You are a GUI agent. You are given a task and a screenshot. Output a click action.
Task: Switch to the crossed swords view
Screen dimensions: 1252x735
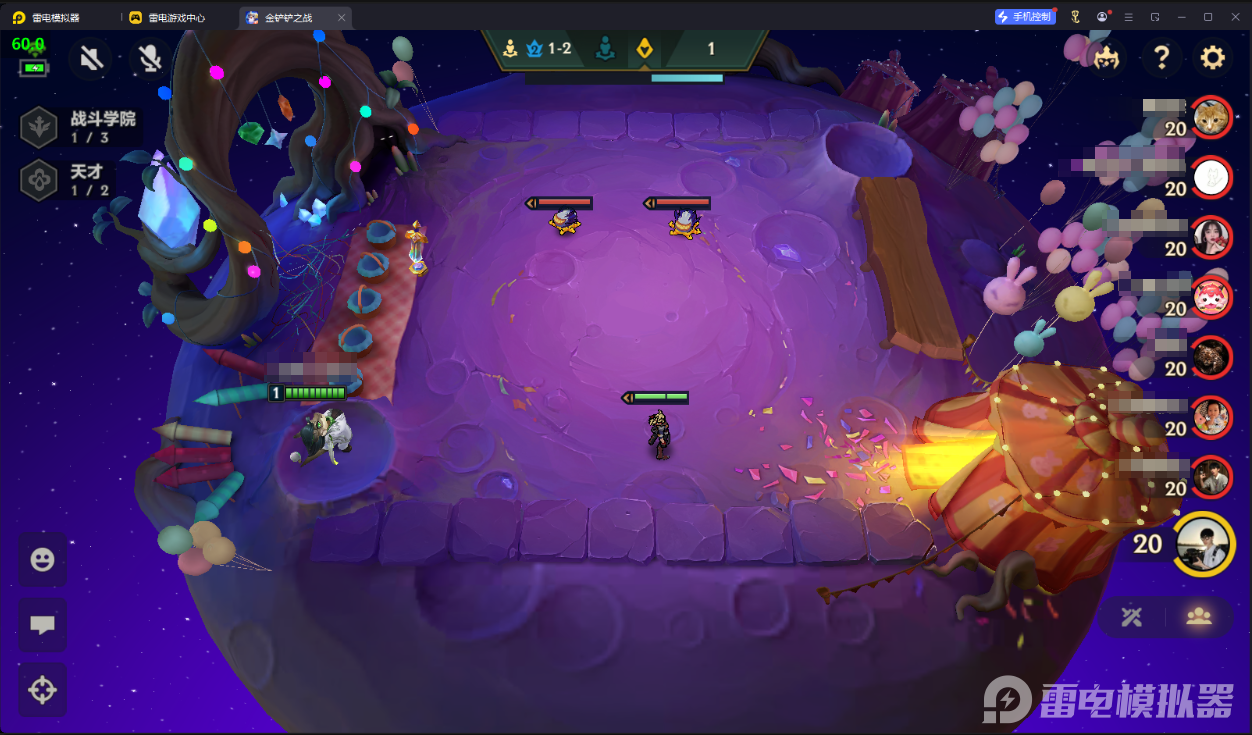(x=1132, y=617)
